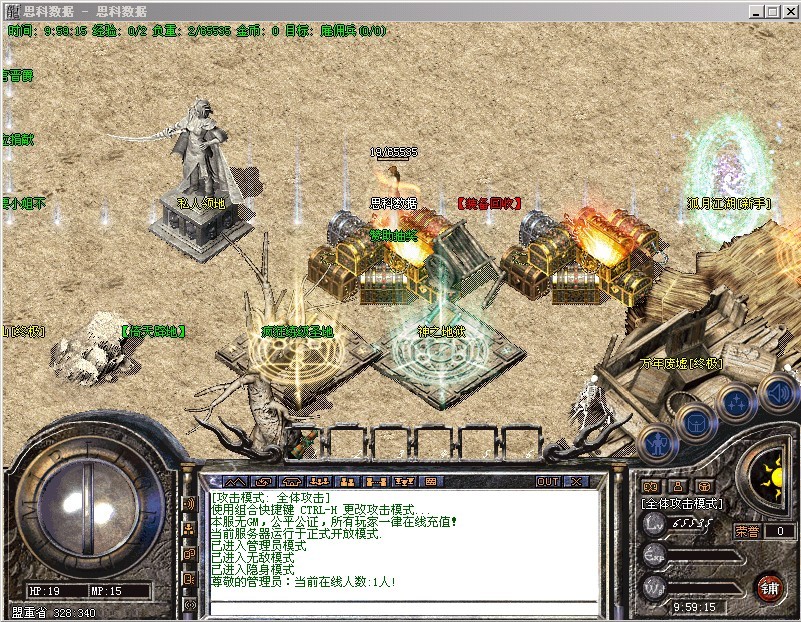The width and height of the screenshot is (801, 622).
Task: Toggle sound with the speaker button
Action: click(776, 391)
